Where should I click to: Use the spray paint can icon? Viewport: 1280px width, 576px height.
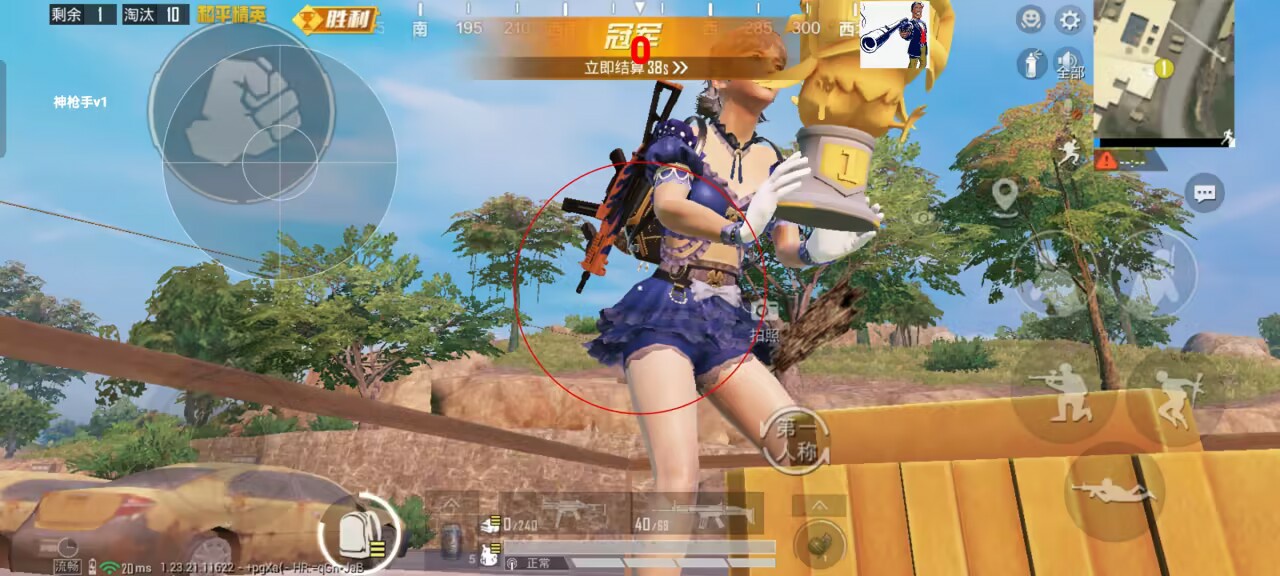tap(1030, 65)
